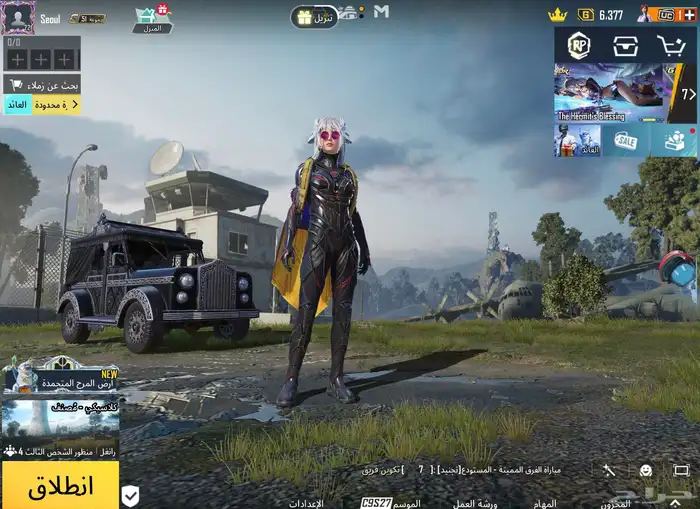700x509 pixels.
Task: Open the shopping cart shop
Action: click(671, 46)
